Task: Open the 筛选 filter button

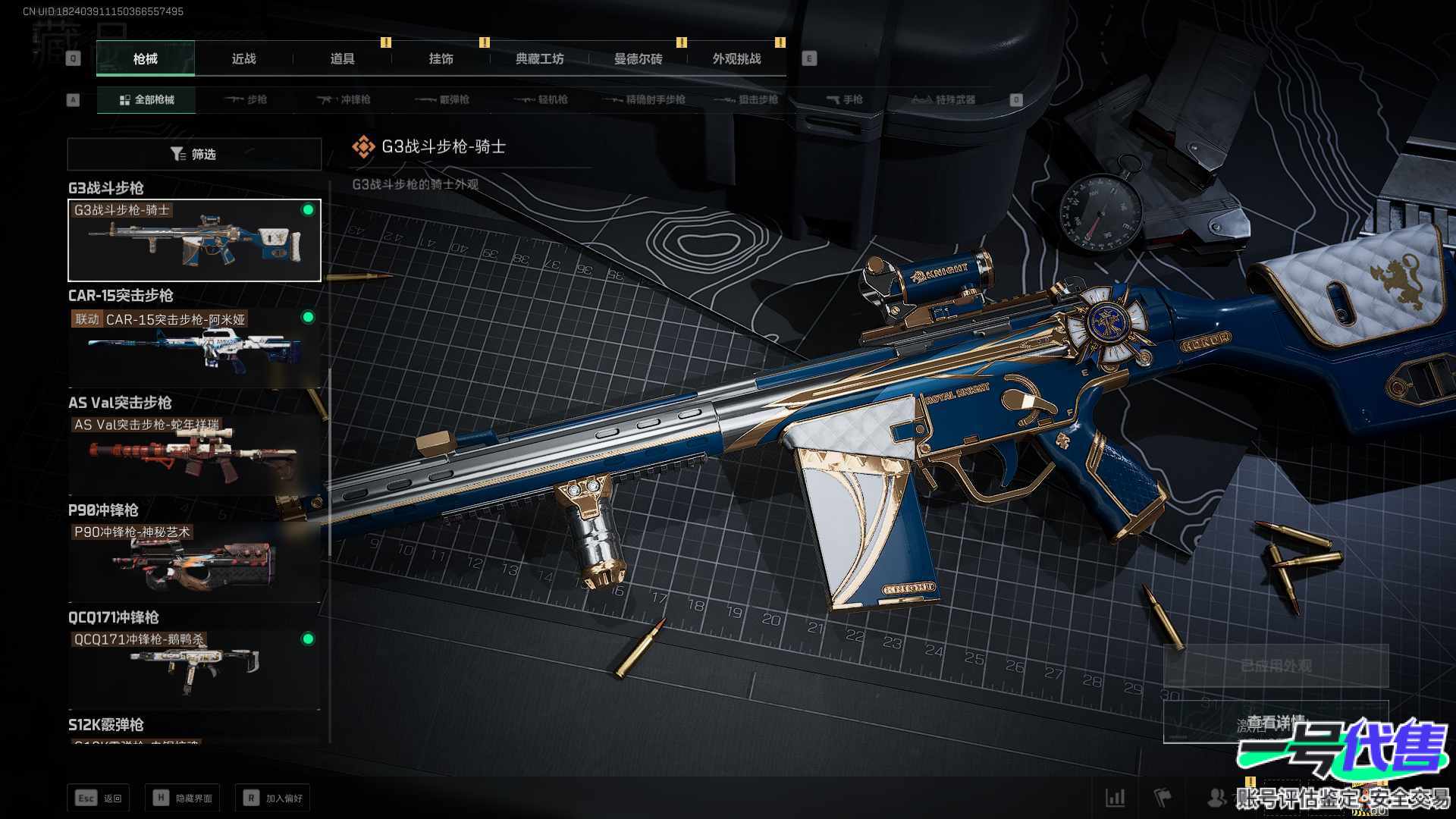Action: (x=194, y=154)
